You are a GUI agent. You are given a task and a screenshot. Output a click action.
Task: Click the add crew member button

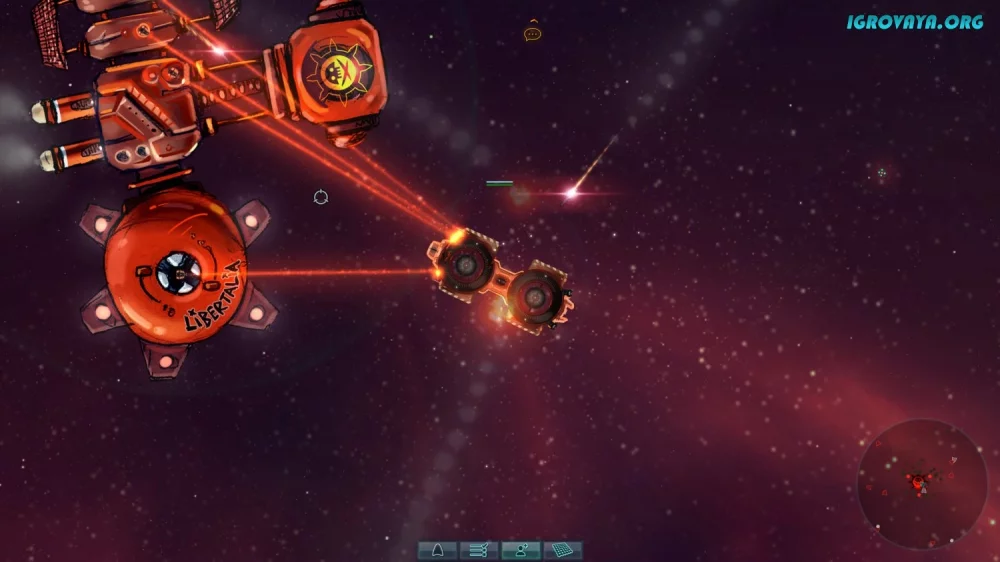click(520, 550)
